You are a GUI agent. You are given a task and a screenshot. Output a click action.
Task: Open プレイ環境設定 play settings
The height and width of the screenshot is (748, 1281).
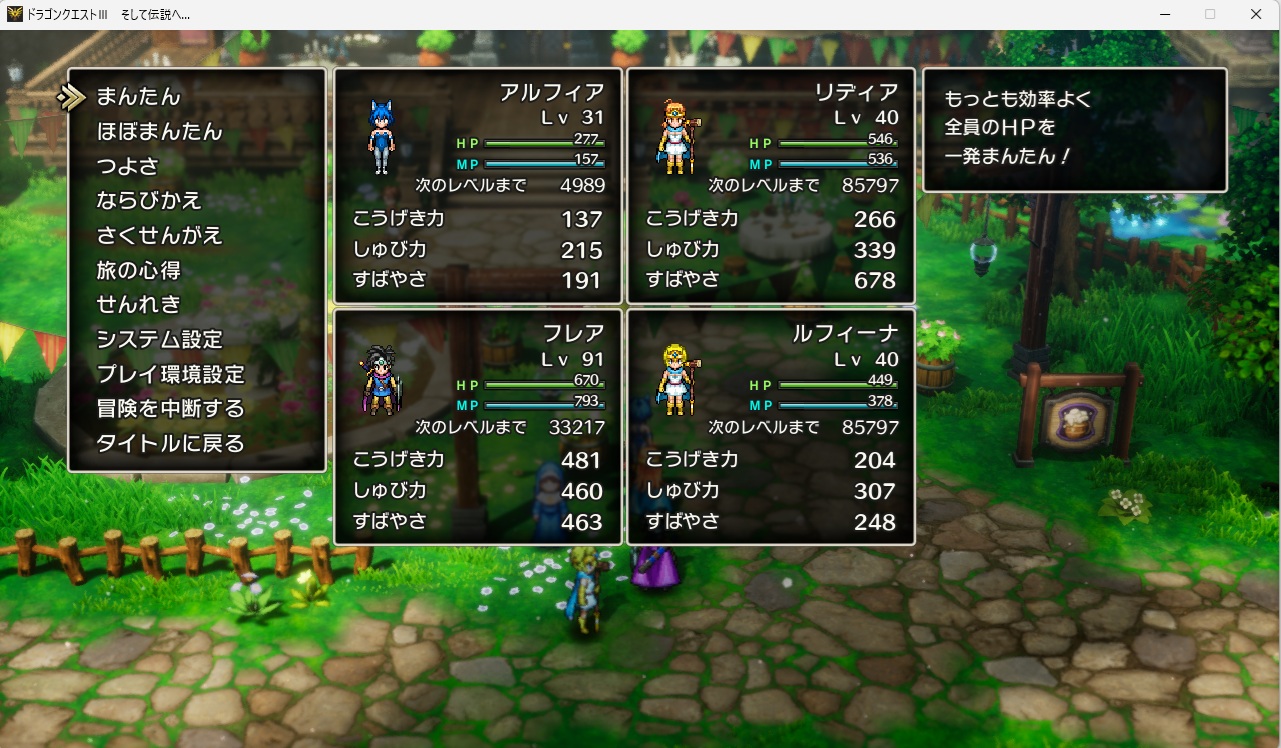pyautogui.click(x=170, y=374)
